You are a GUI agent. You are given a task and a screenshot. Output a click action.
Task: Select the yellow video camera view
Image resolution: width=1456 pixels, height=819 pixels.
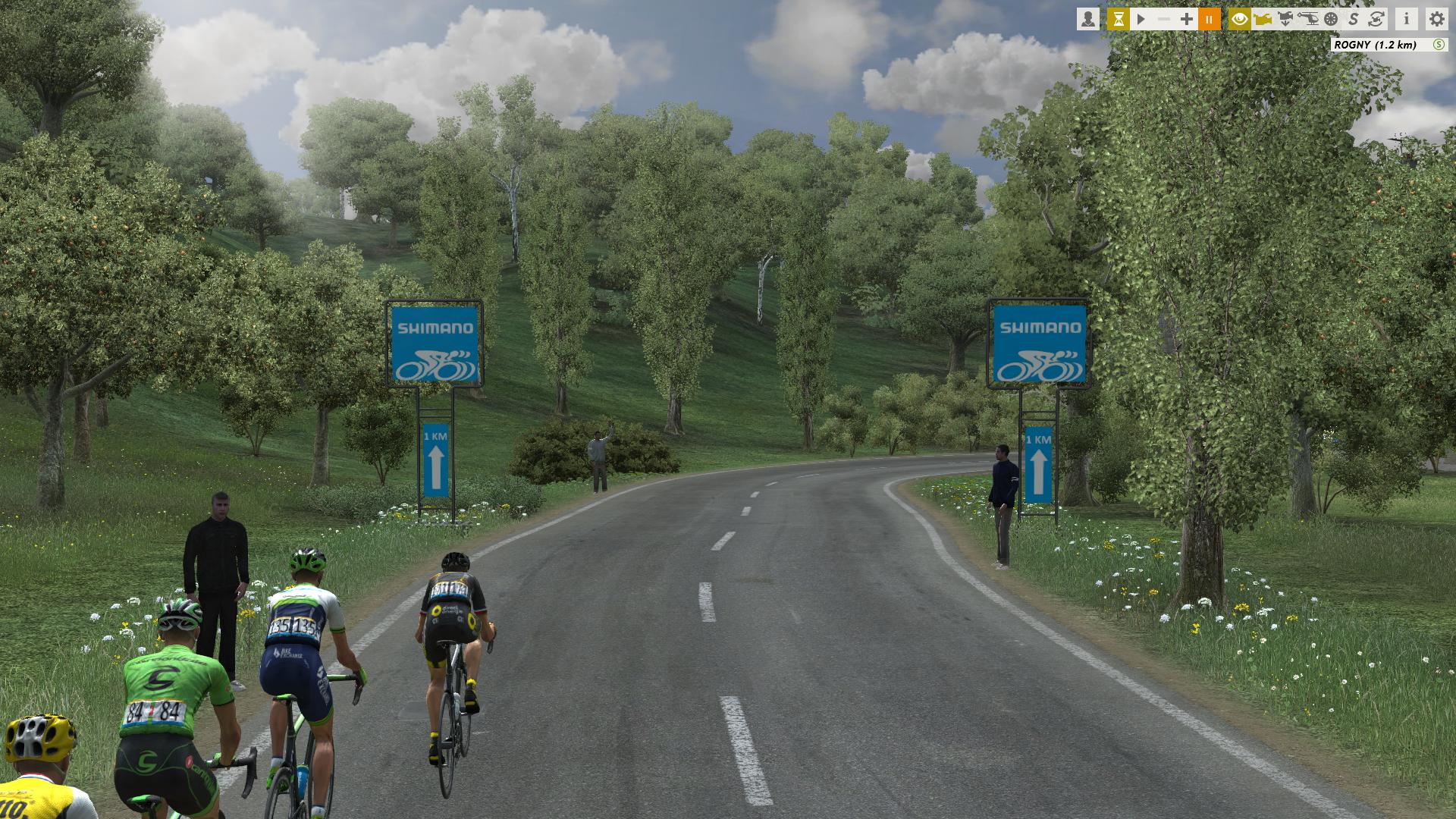point(1263,19)
